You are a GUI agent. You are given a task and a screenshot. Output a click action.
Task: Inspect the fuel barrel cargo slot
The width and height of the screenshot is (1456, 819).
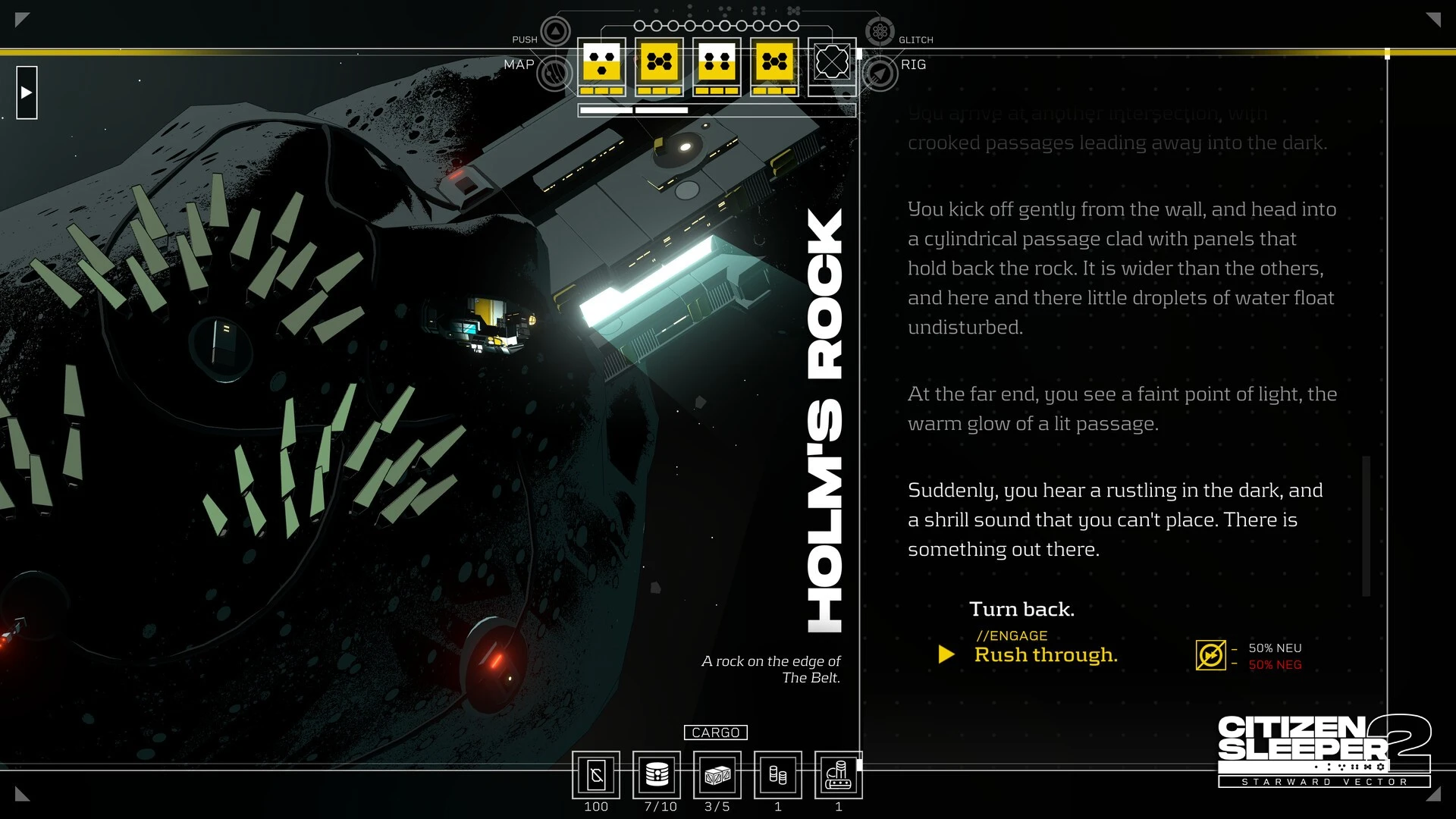click(x=657, y=775)
